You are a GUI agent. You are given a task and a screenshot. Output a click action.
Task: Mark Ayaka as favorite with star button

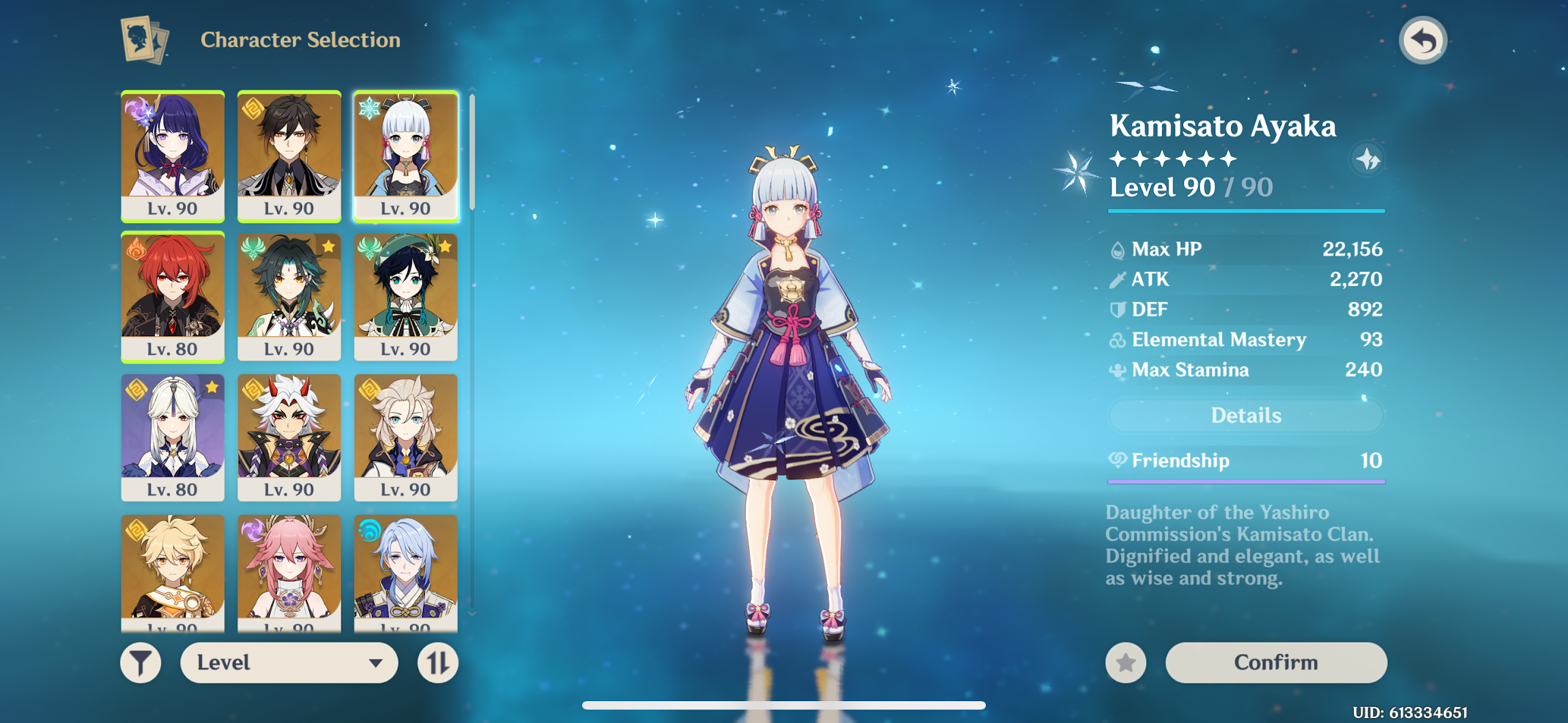1126,662
